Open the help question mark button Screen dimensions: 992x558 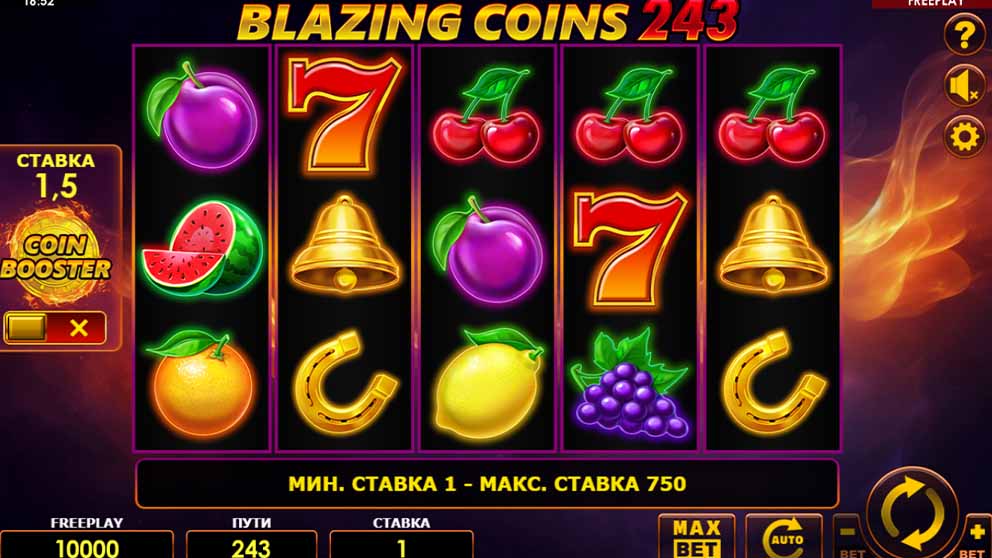click(x=964, y=38)
